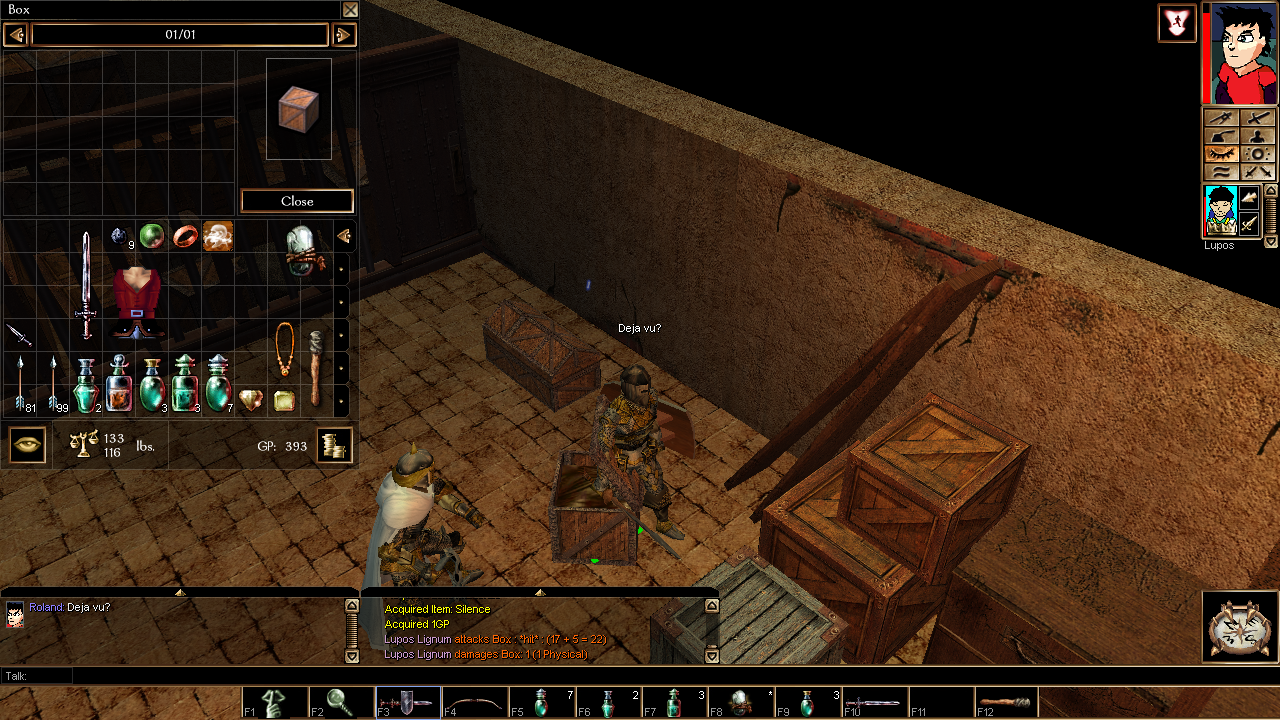
Task: Open the compass button in bottom corner
Action: pos(1239,627)
